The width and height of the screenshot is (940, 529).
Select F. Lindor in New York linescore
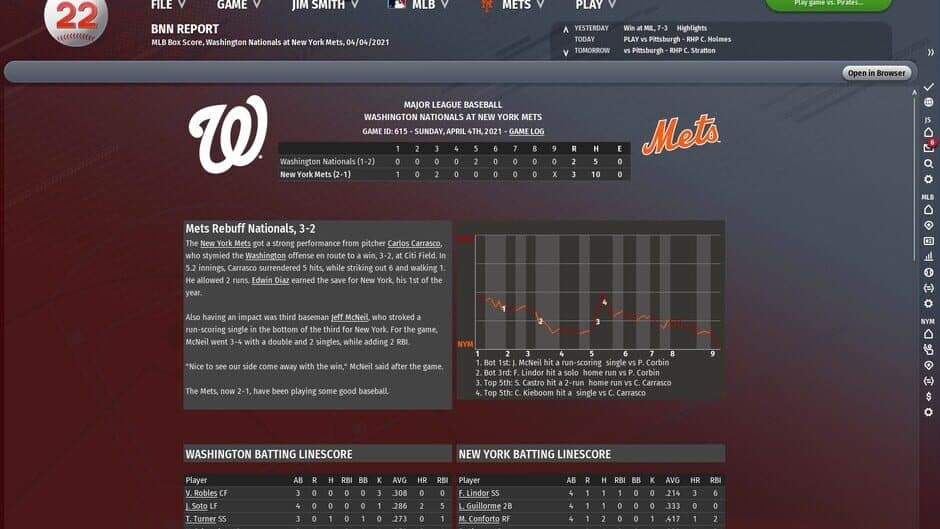474,493
